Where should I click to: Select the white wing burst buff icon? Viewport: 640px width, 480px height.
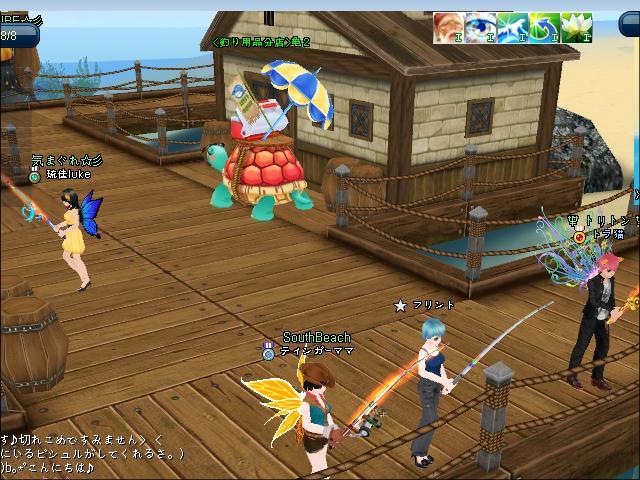point(511,28)
